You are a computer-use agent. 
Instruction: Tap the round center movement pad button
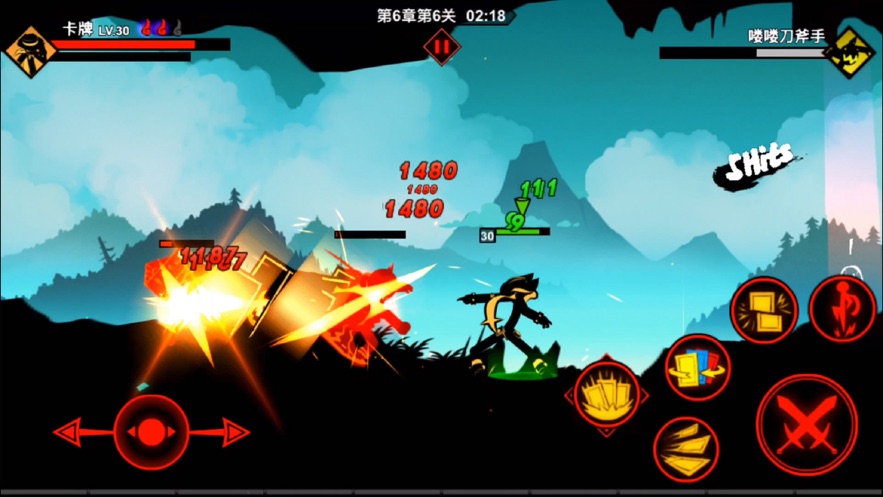click(151, 432)
